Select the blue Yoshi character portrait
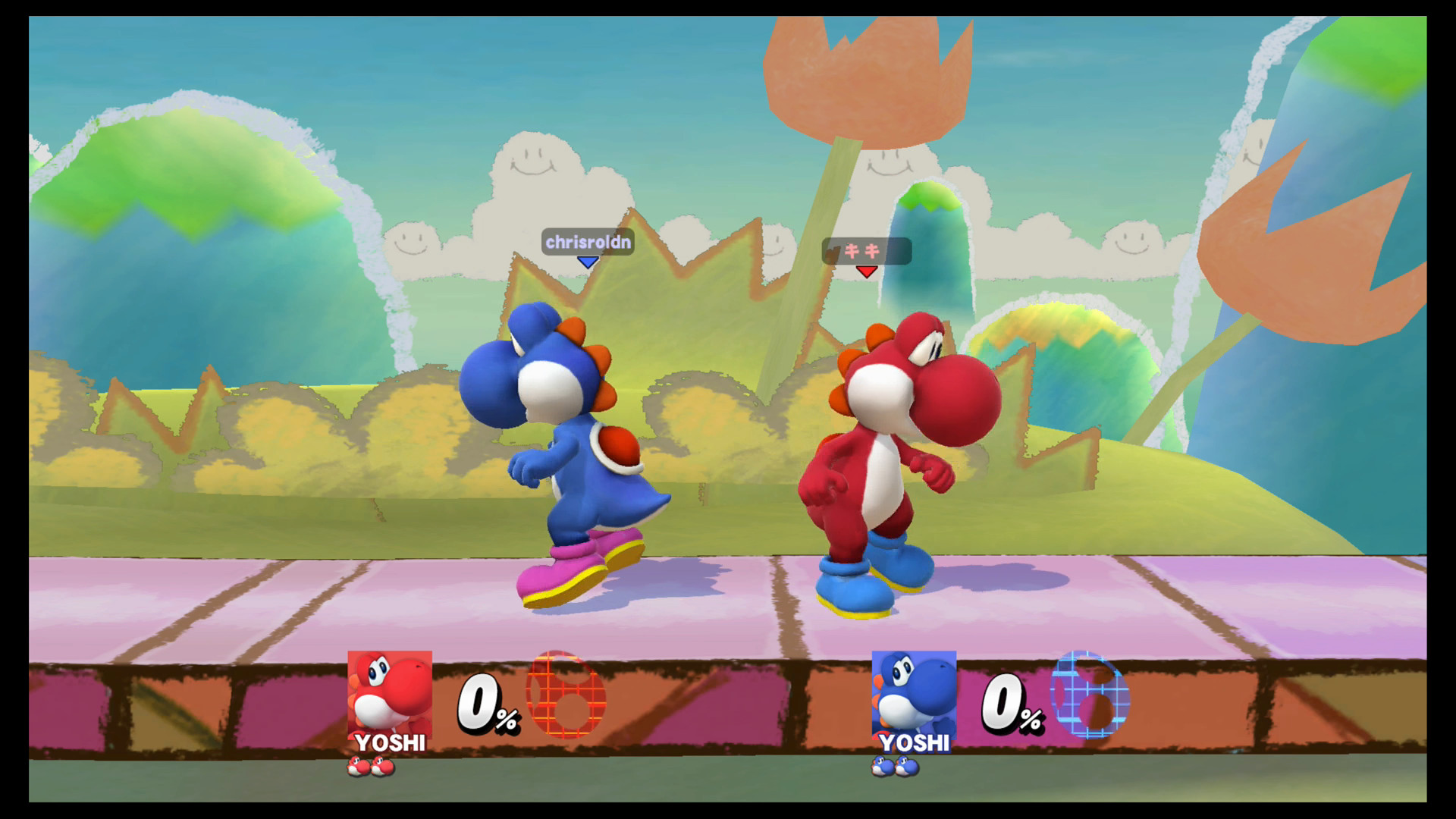Viewport: 1456px width, 819px height. click(913, 697)
